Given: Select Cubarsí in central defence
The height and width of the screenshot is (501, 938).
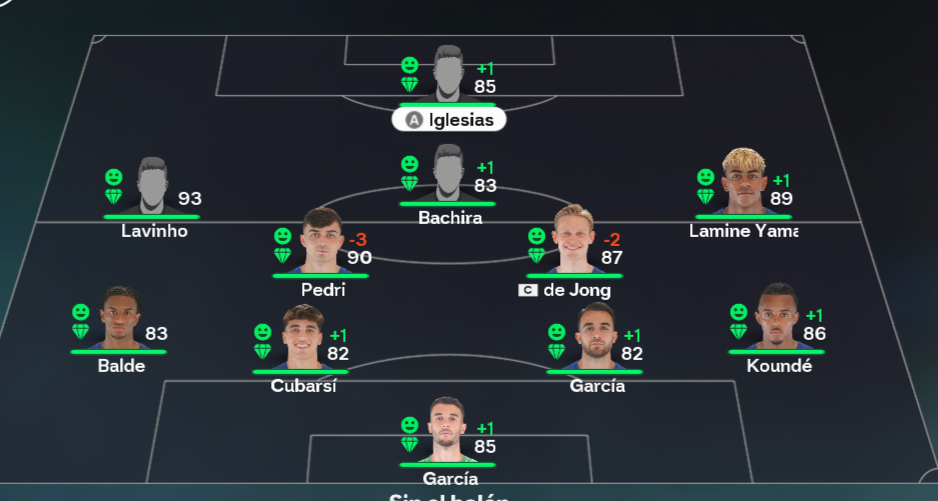Looking at the screenshot, I should [302, 338].
